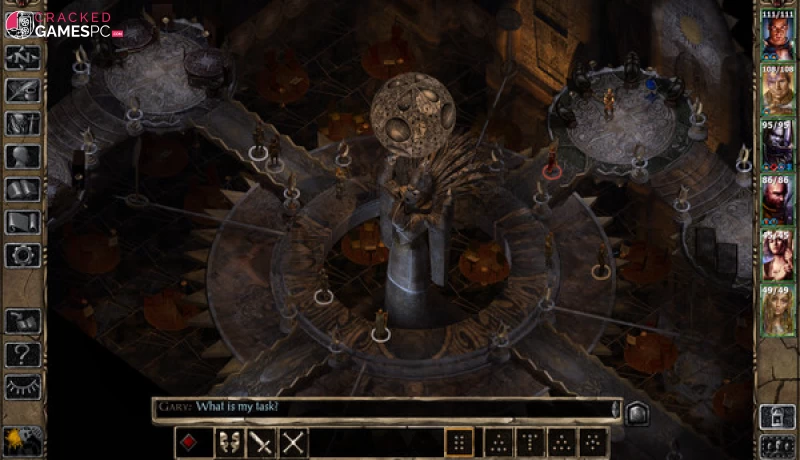Screen dimensions: 800x460
Task: Open the priest scroll icon
Action: coord(22,222)
